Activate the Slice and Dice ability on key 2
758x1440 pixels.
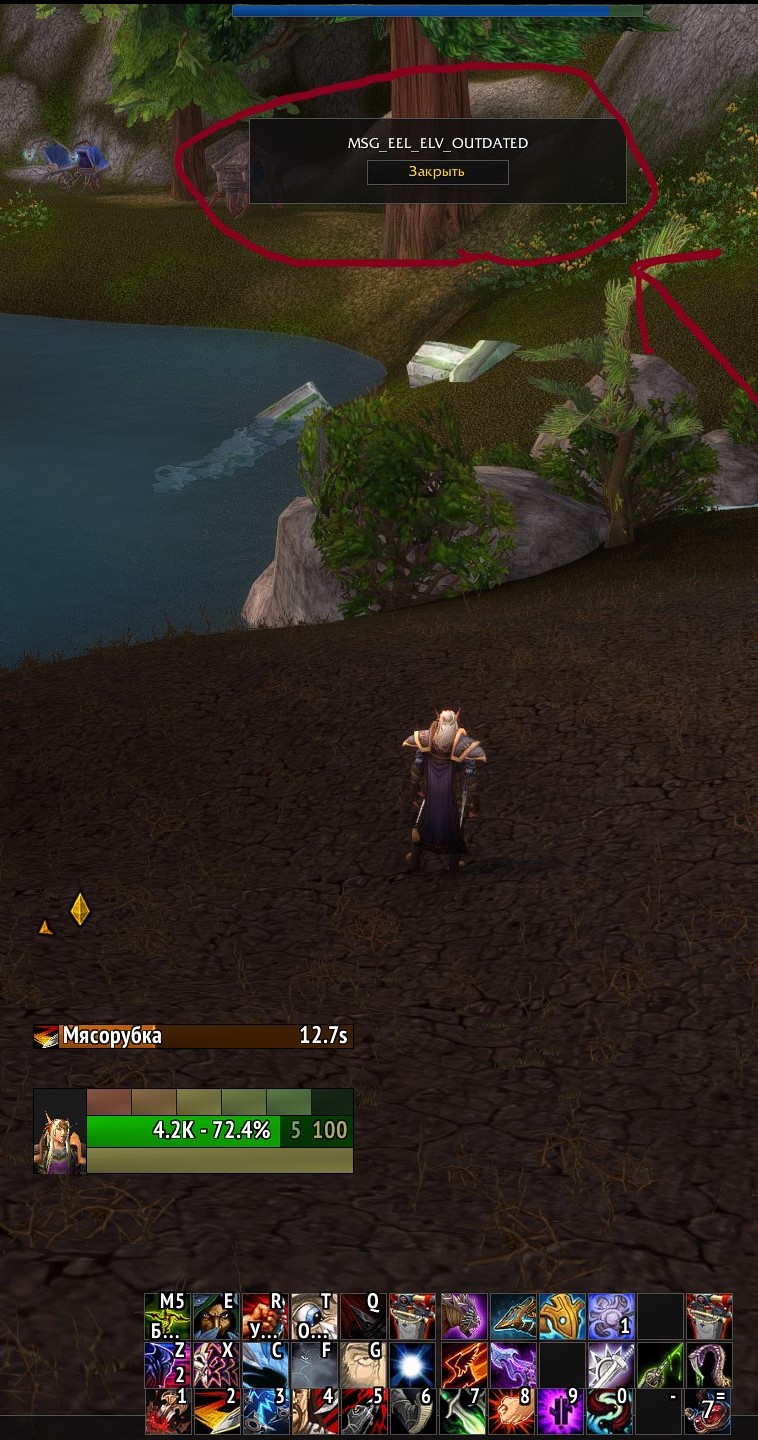coord(216,1412)
